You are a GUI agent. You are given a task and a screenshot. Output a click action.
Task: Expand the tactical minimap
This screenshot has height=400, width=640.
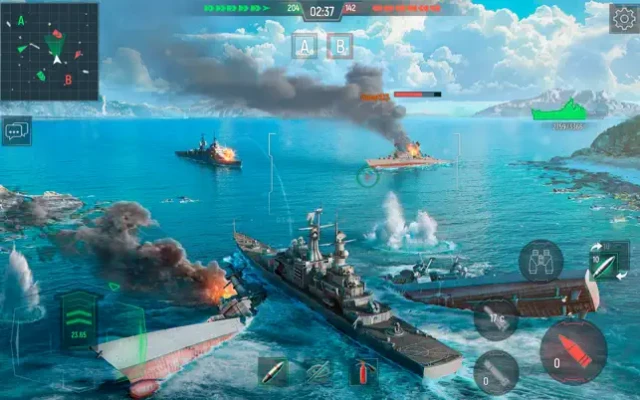pyautogui.click(x=50, y=50)
